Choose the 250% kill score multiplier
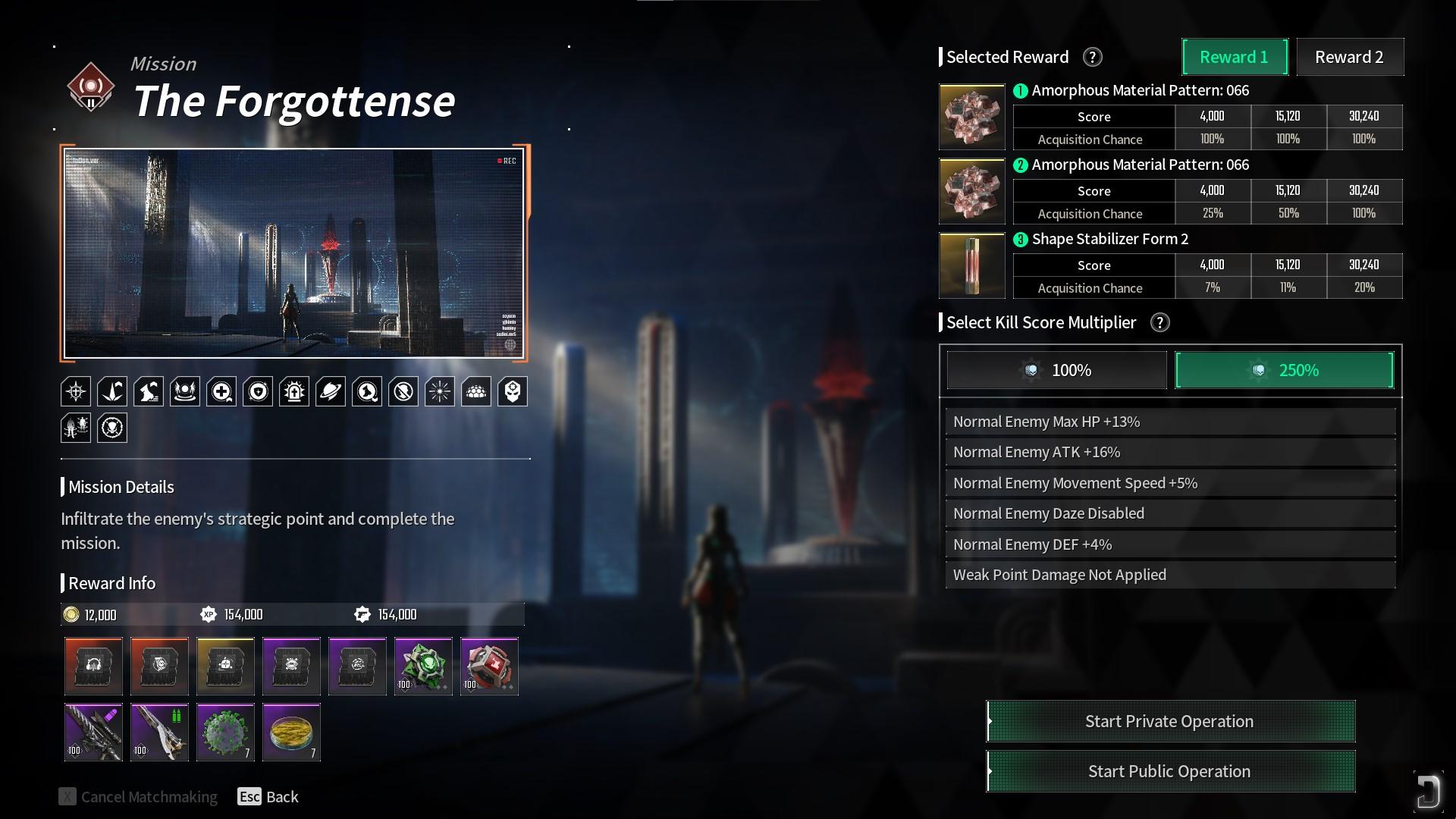This screenshot has width=1456, height=819. [x=1284, y=370]
